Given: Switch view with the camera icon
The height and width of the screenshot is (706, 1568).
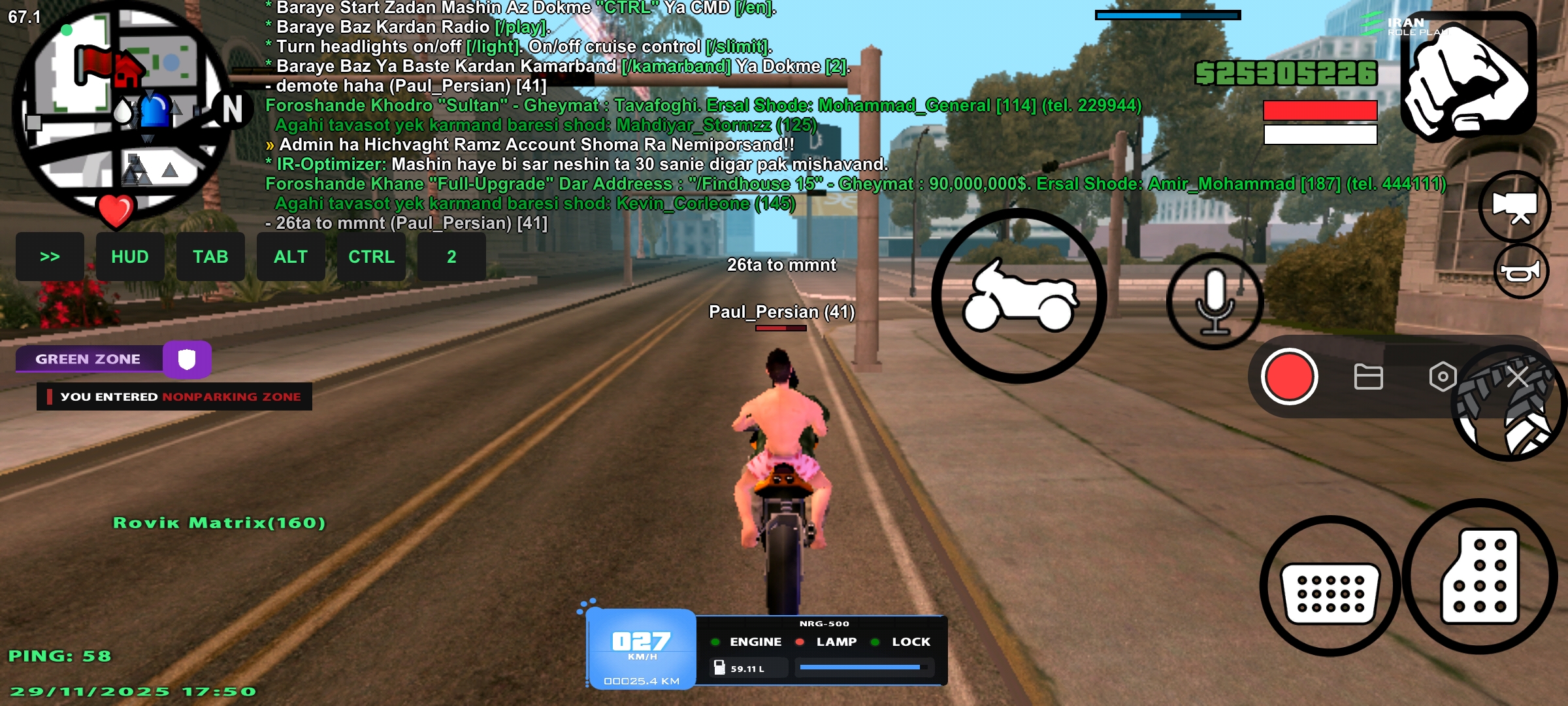Looking at the screenshot, I should click(1514, 207).
